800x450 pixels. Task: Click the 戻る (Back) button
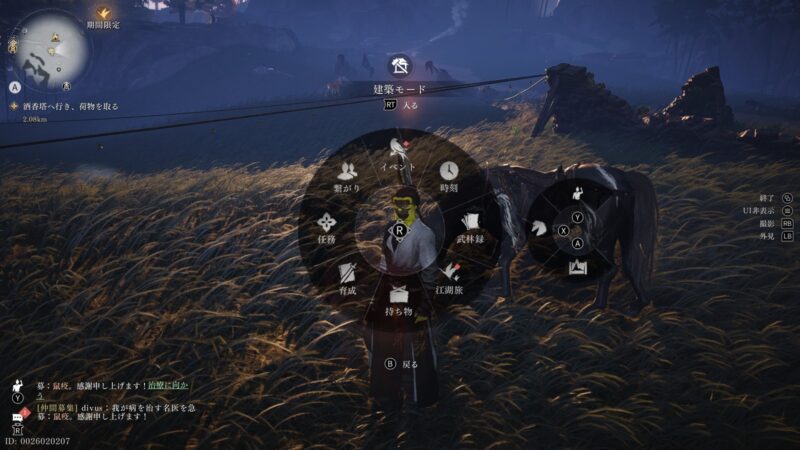[x=402, y=364]
